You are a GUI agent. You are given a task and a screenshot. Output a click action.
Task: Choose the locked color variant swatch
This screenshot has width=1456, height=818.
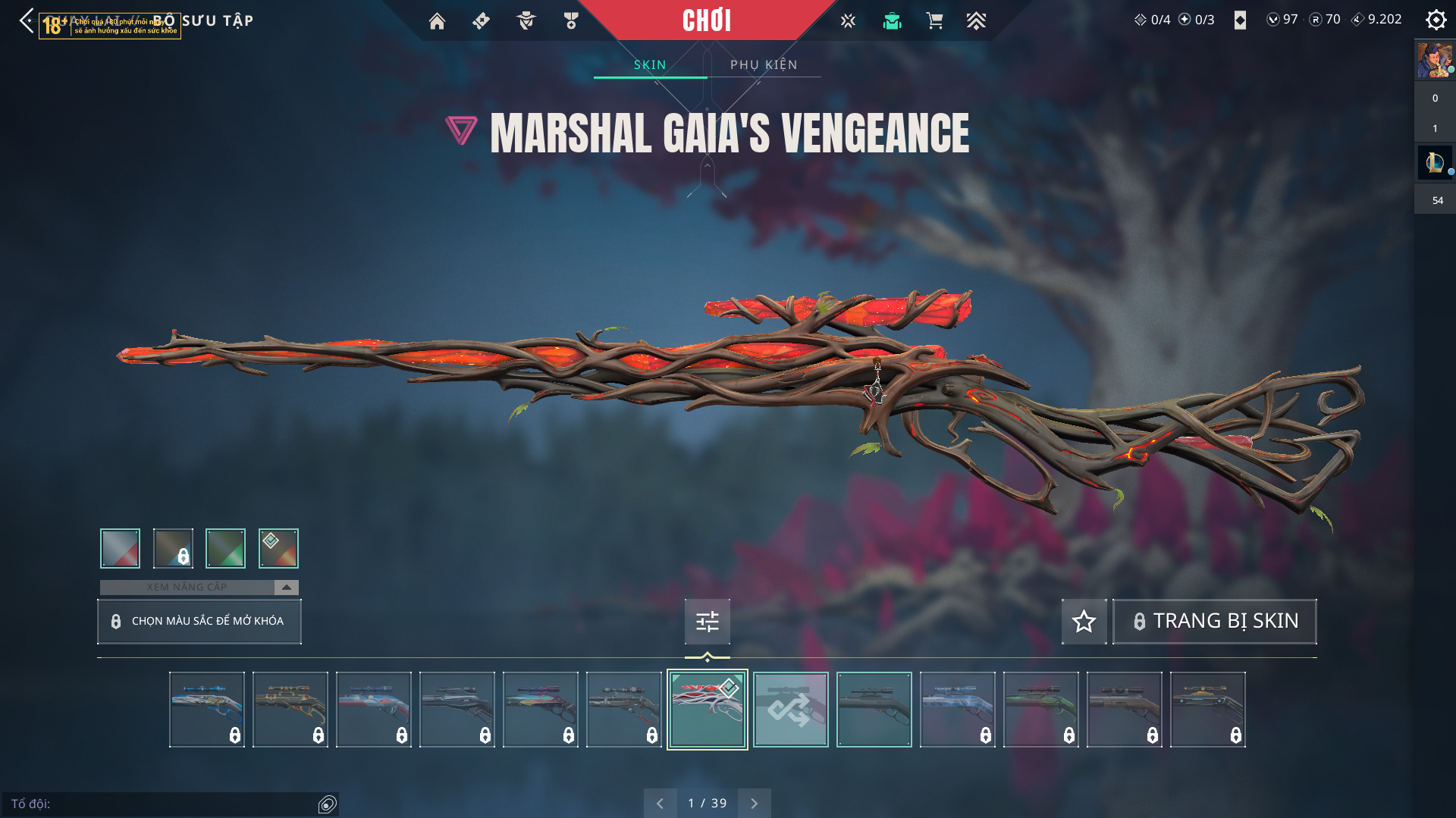pyautogui.click(x=173, y=548)
